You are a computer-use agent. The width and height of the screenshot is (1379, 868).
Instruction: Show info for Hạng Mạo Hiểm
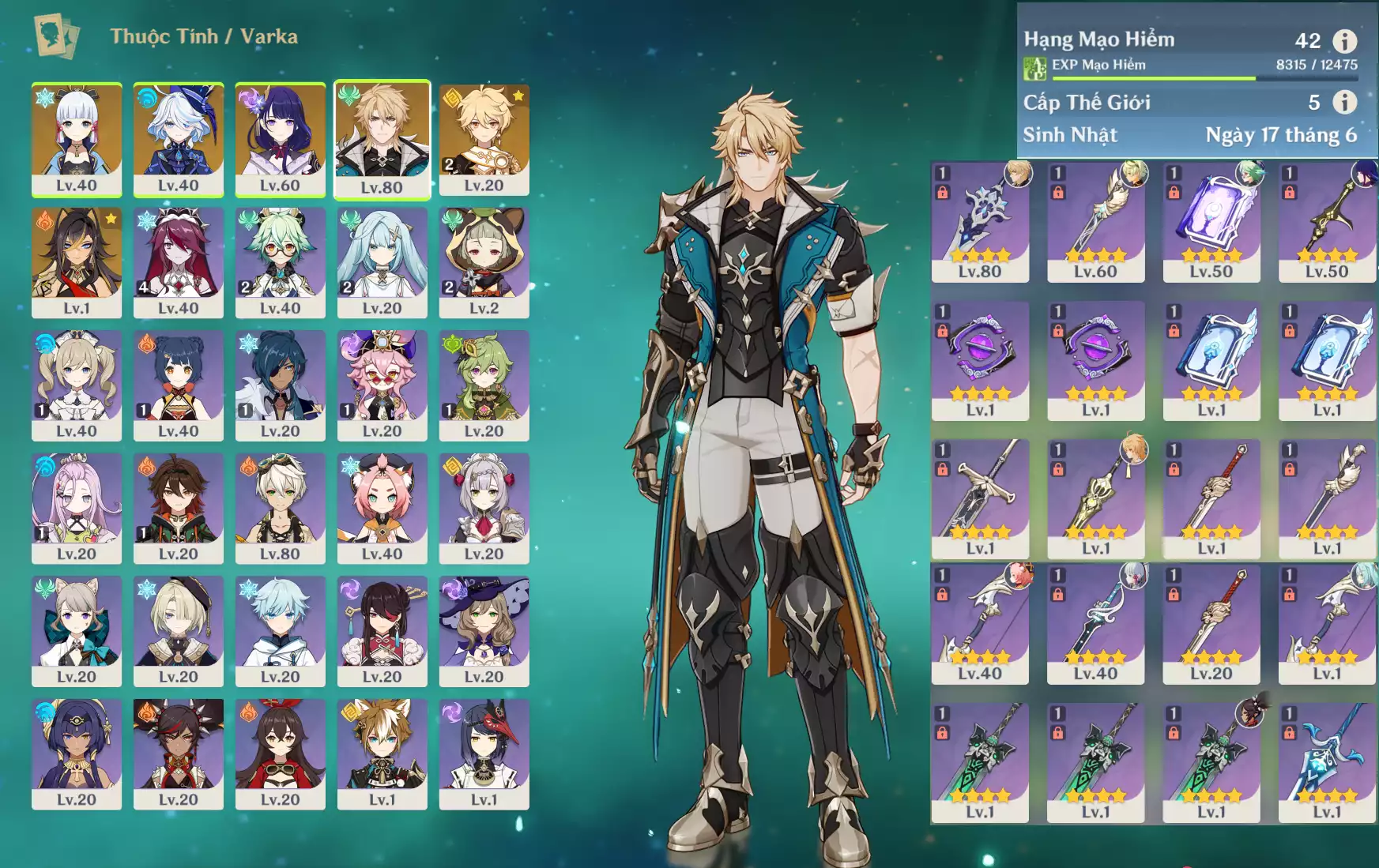coord(1345,40)
